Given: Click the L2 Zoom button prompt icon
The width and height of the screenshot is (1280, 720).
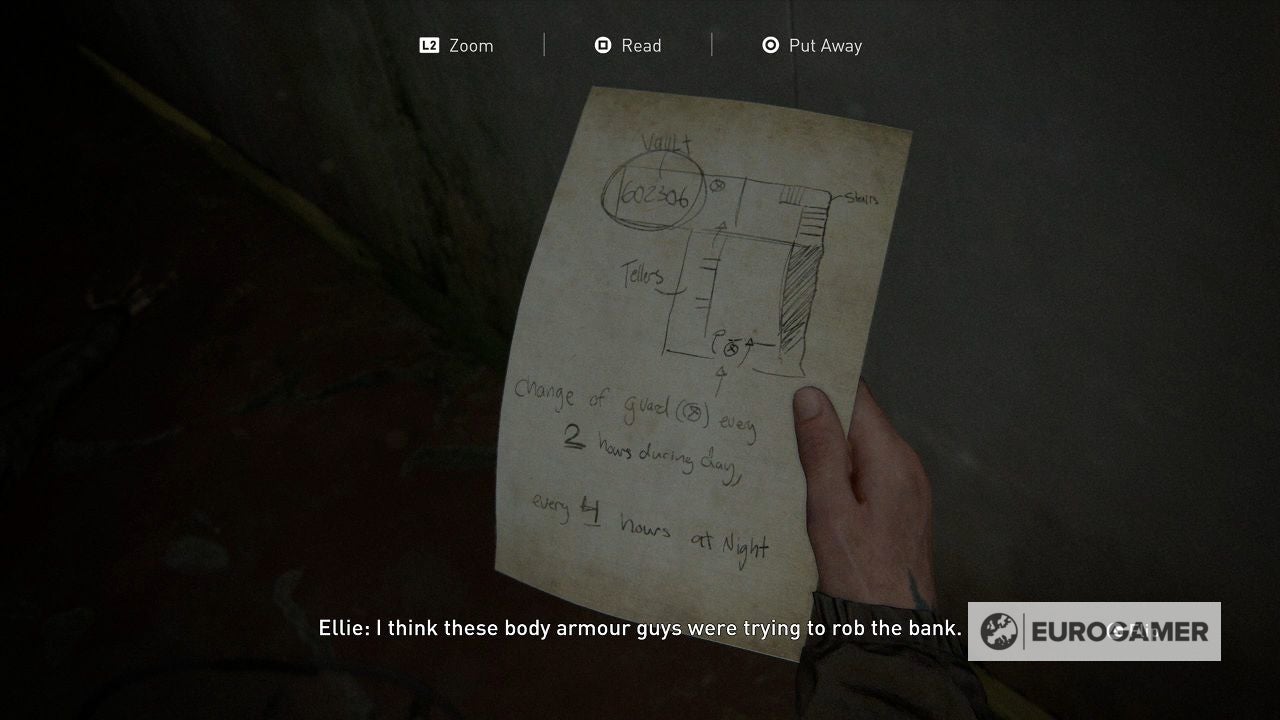Looking at the screenshot, I should point(429,45).
